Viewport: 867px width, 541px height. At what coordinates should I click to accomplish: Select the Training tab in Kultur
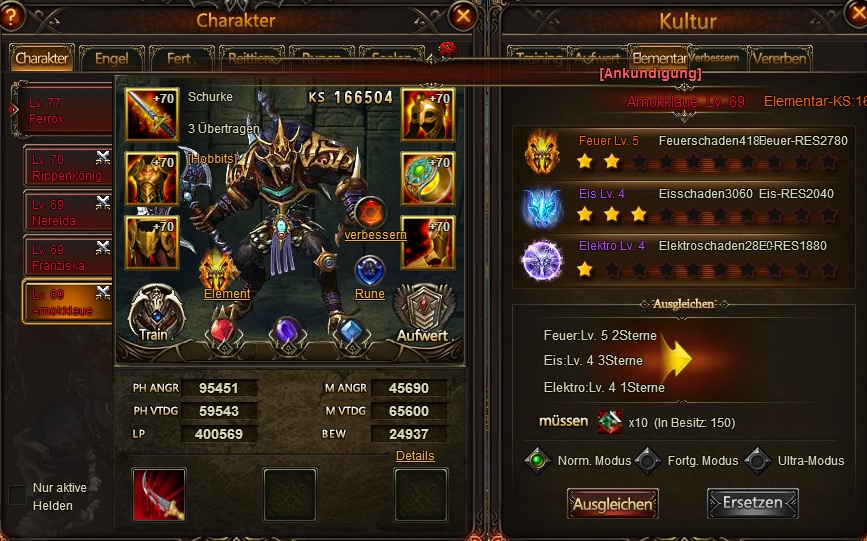click(537, 58)
